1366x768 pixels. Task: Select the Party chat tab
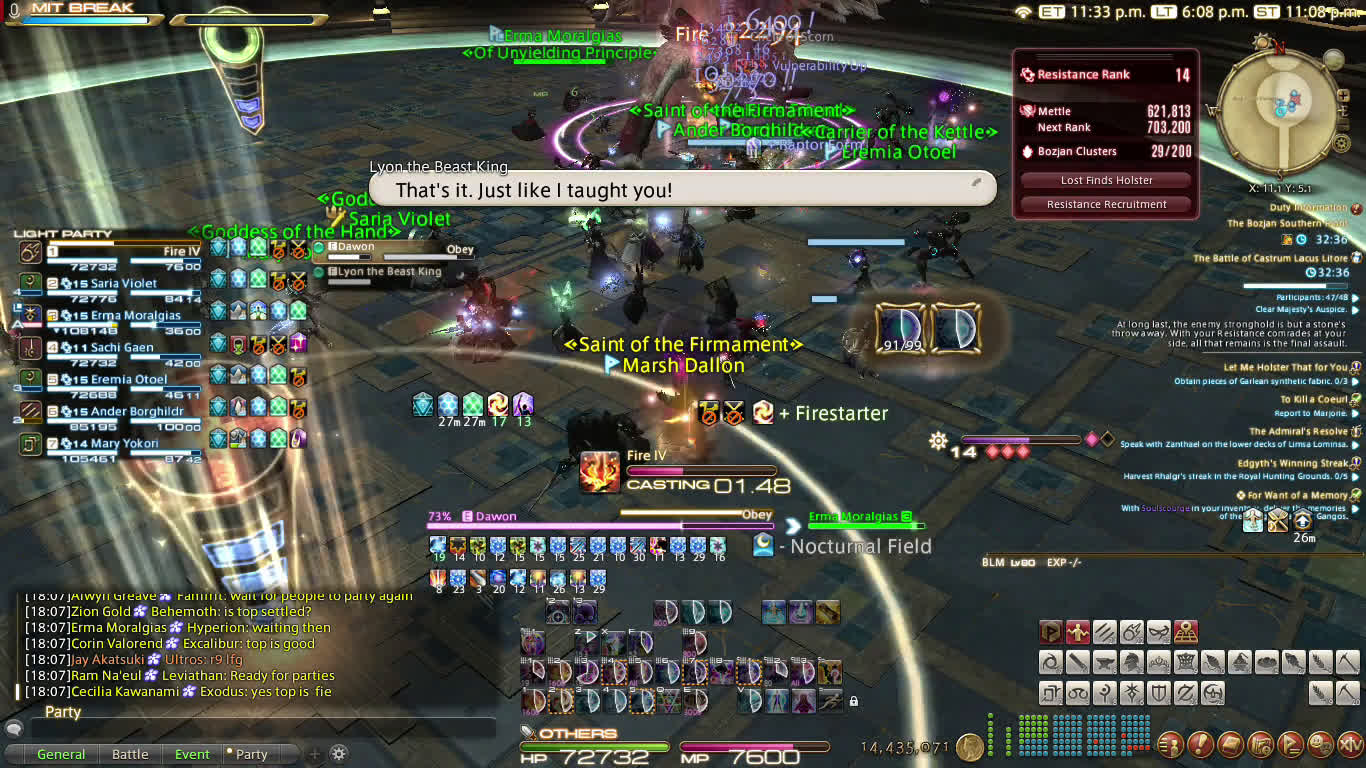250,754
